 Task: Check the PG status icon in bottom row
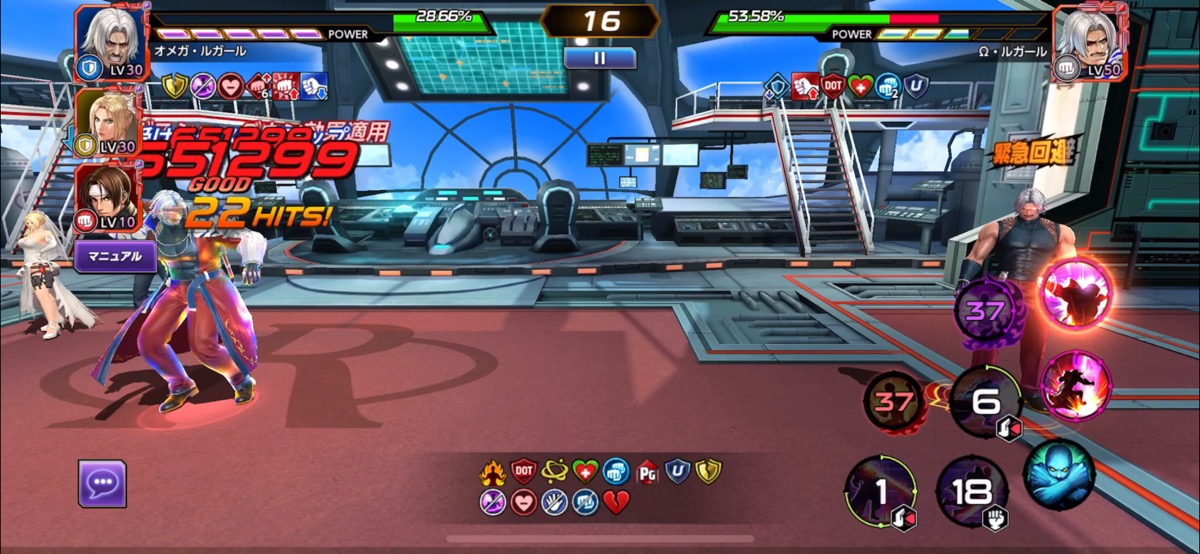(648, 470)
